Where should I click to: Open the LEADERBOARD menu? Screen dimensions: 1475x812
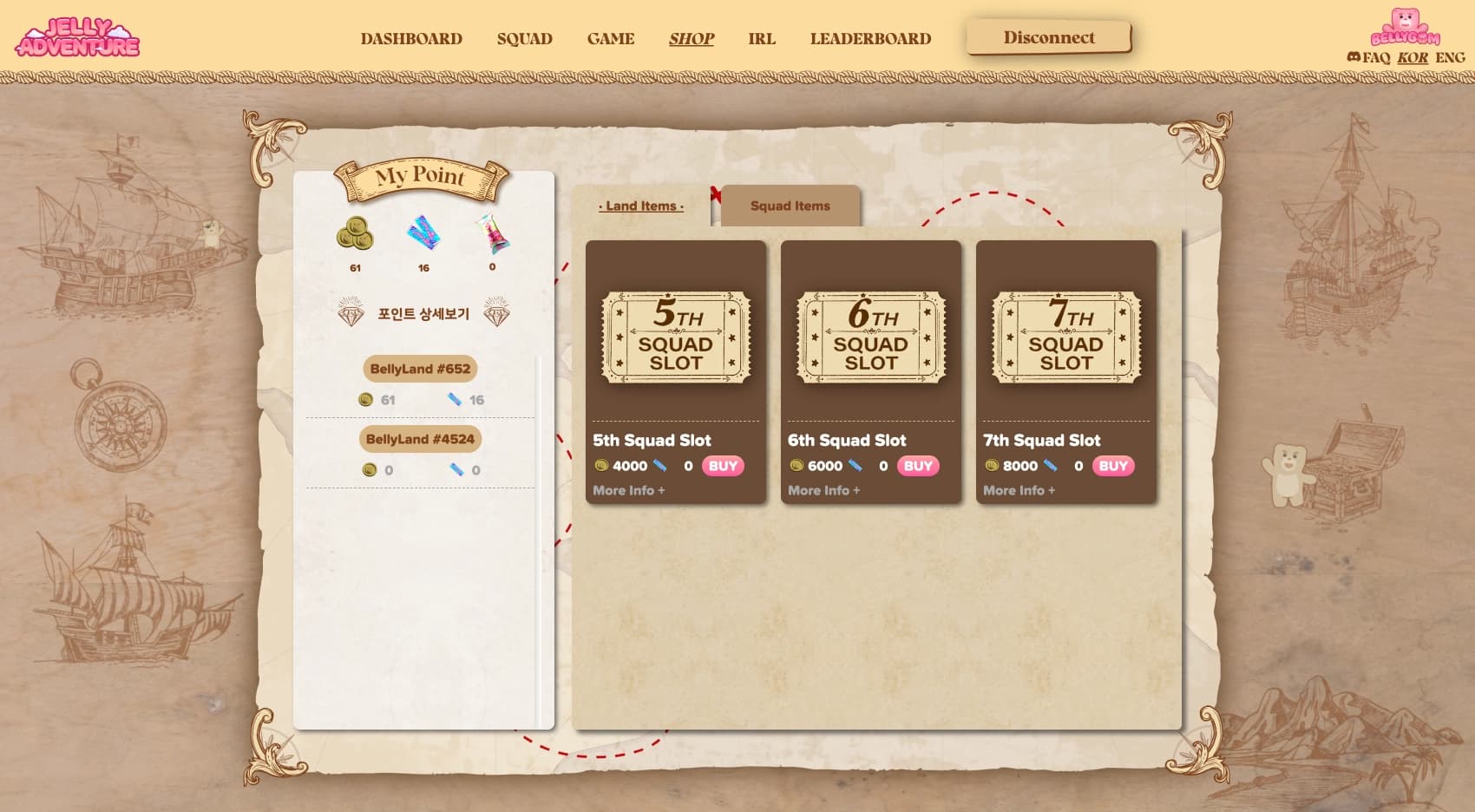coord(870,38)
